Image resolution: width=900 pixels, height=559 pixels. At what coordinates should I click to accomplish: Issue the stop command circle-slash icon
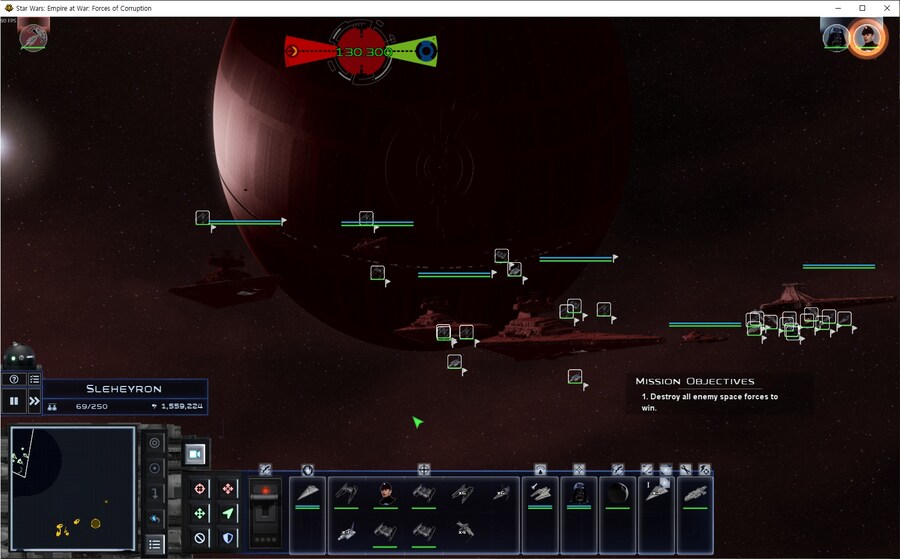[x=200, y=538]
